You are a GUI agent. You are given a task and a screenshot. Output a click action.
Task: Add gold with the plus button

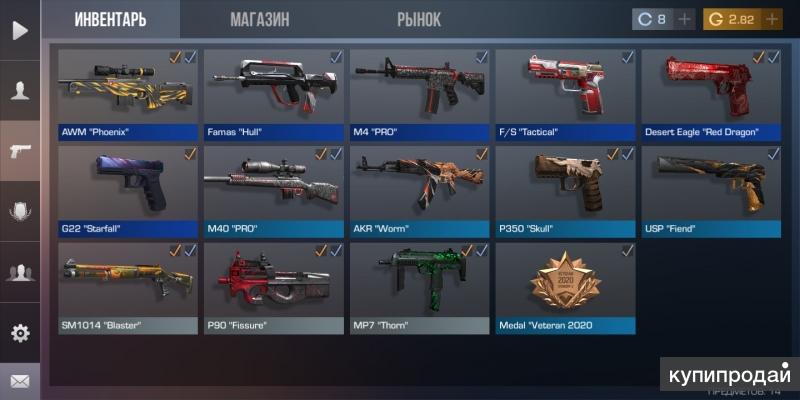tap(771, 19)
